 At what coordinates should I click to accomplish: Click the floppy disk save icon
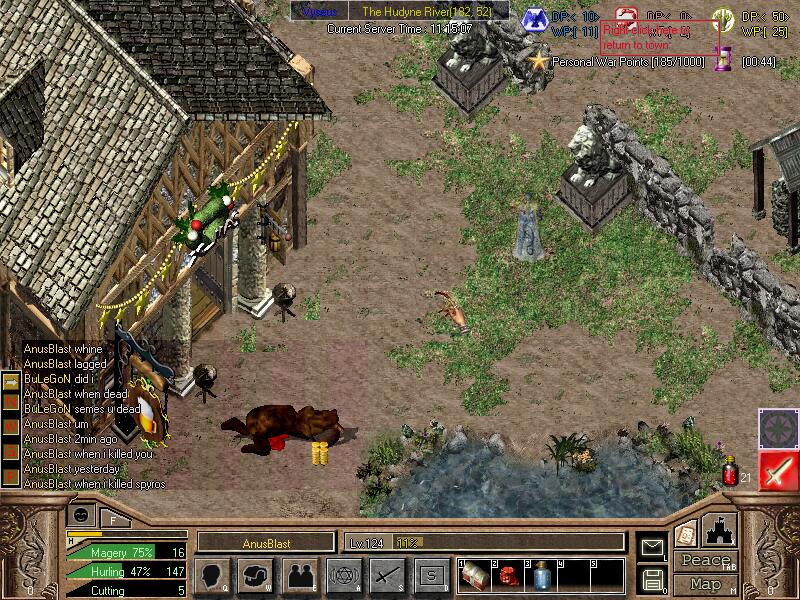[651, 579]
